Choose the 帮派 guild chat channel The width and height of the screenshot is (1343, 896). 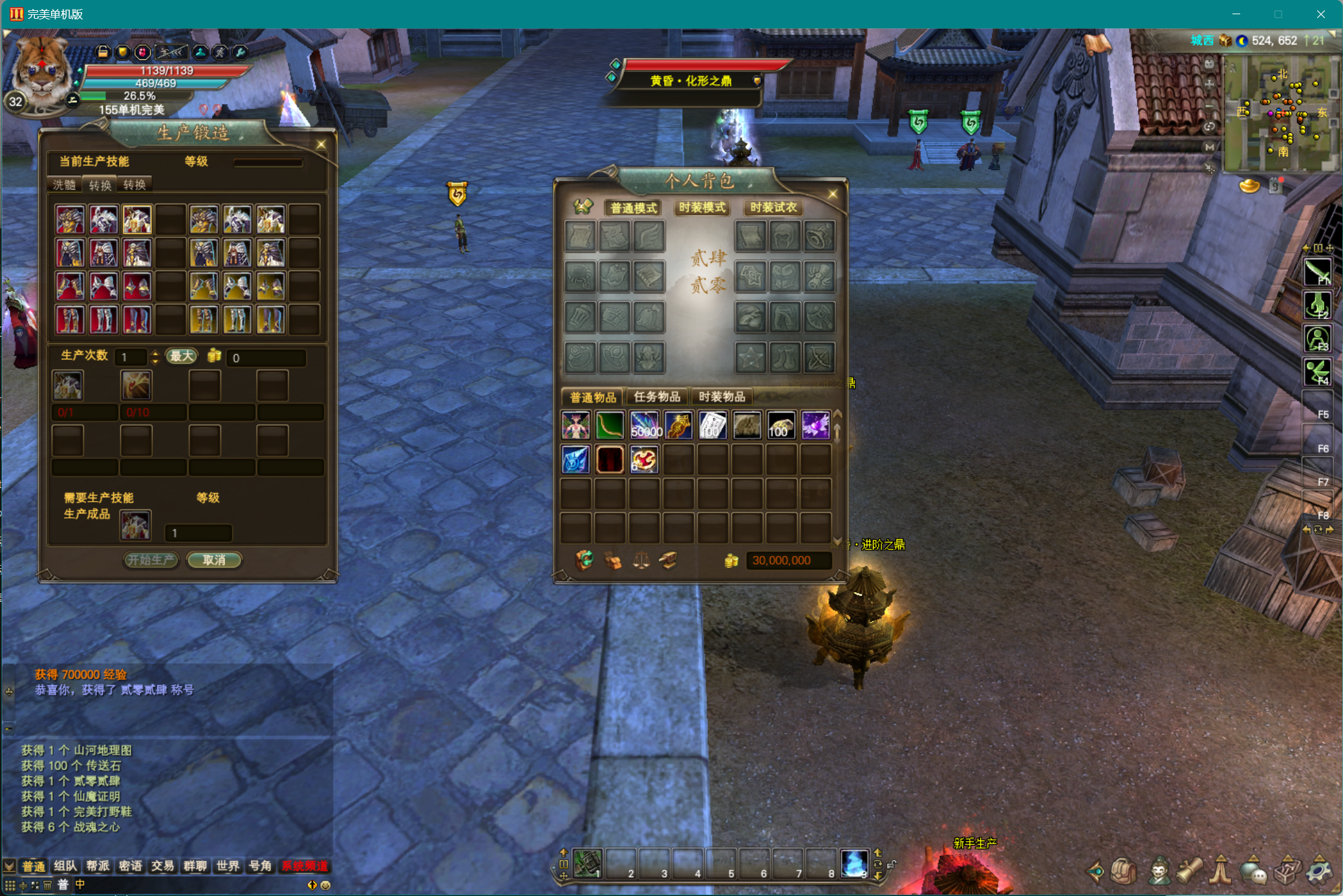[98, 866]
